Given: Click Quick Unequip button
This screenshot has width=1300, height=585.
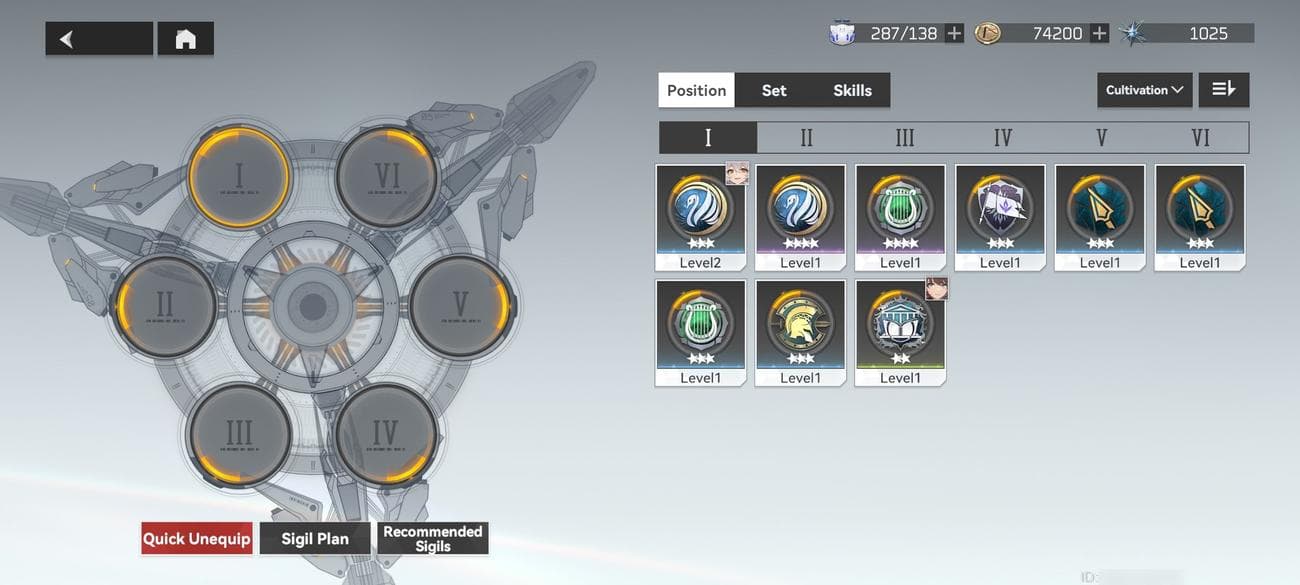Looking at the screenshot, I should tap(196, 539).
